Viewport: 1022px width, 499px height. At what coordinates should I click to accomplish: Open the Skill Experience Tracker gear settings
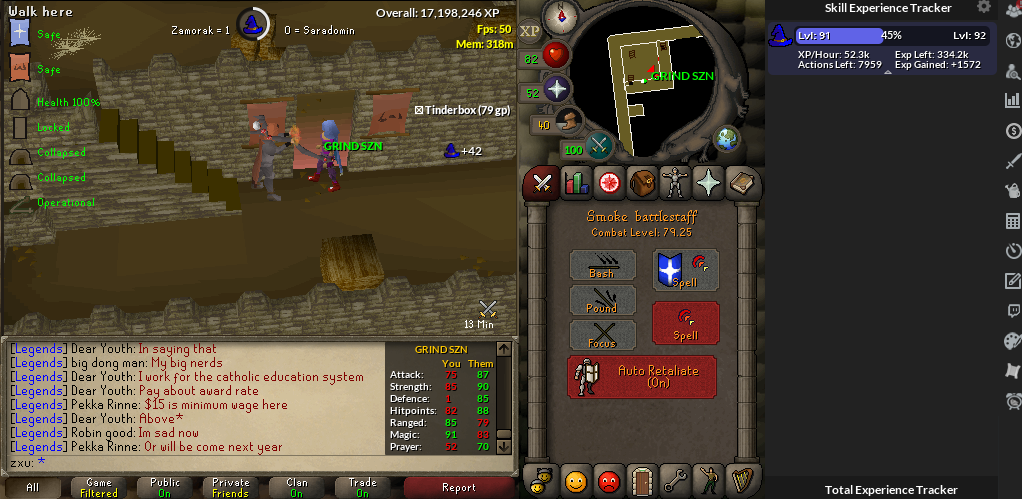coord(985,8)
